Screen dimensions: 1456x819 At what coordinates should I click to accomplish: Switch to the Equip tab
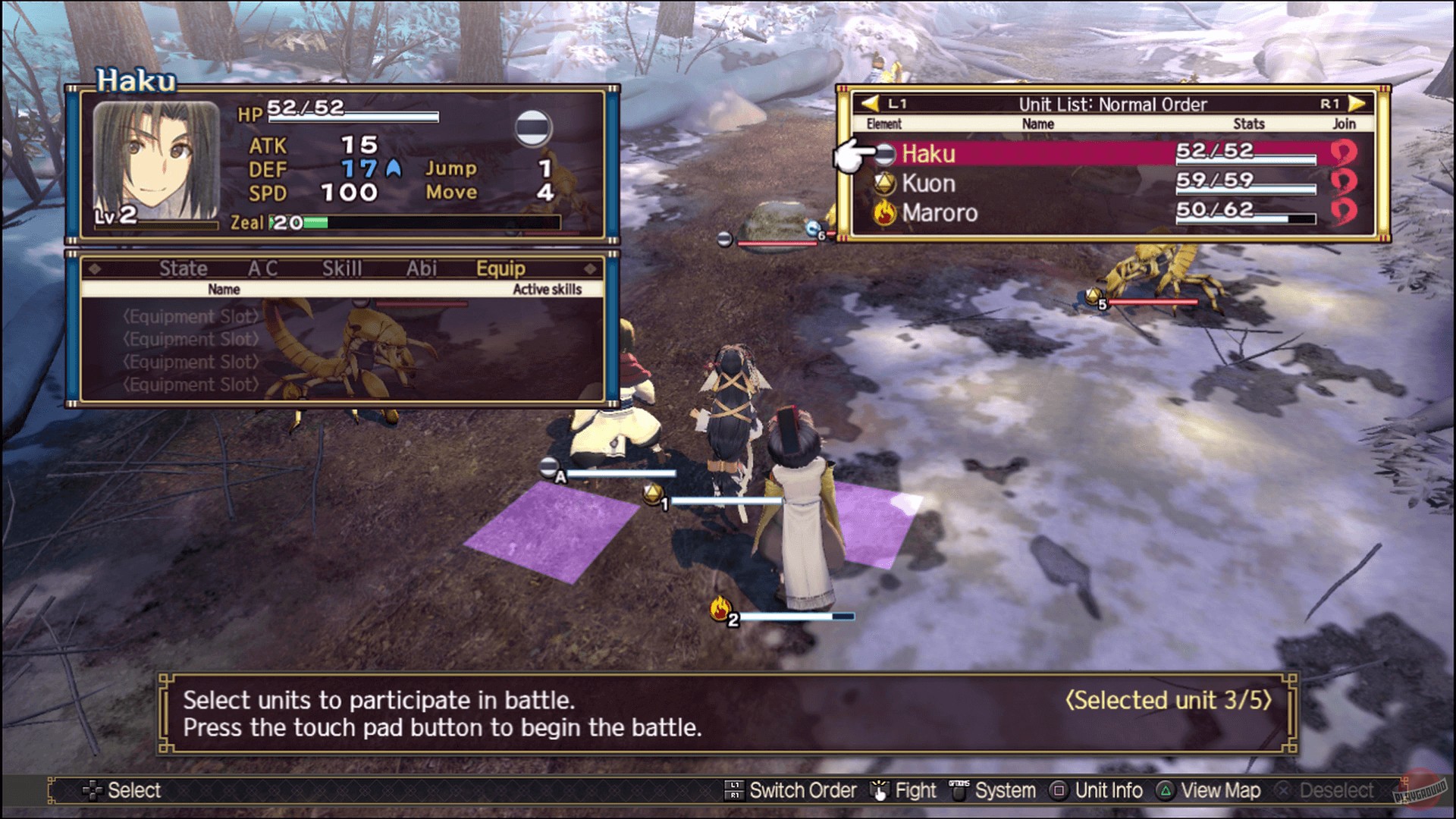(x=502, y=268)
